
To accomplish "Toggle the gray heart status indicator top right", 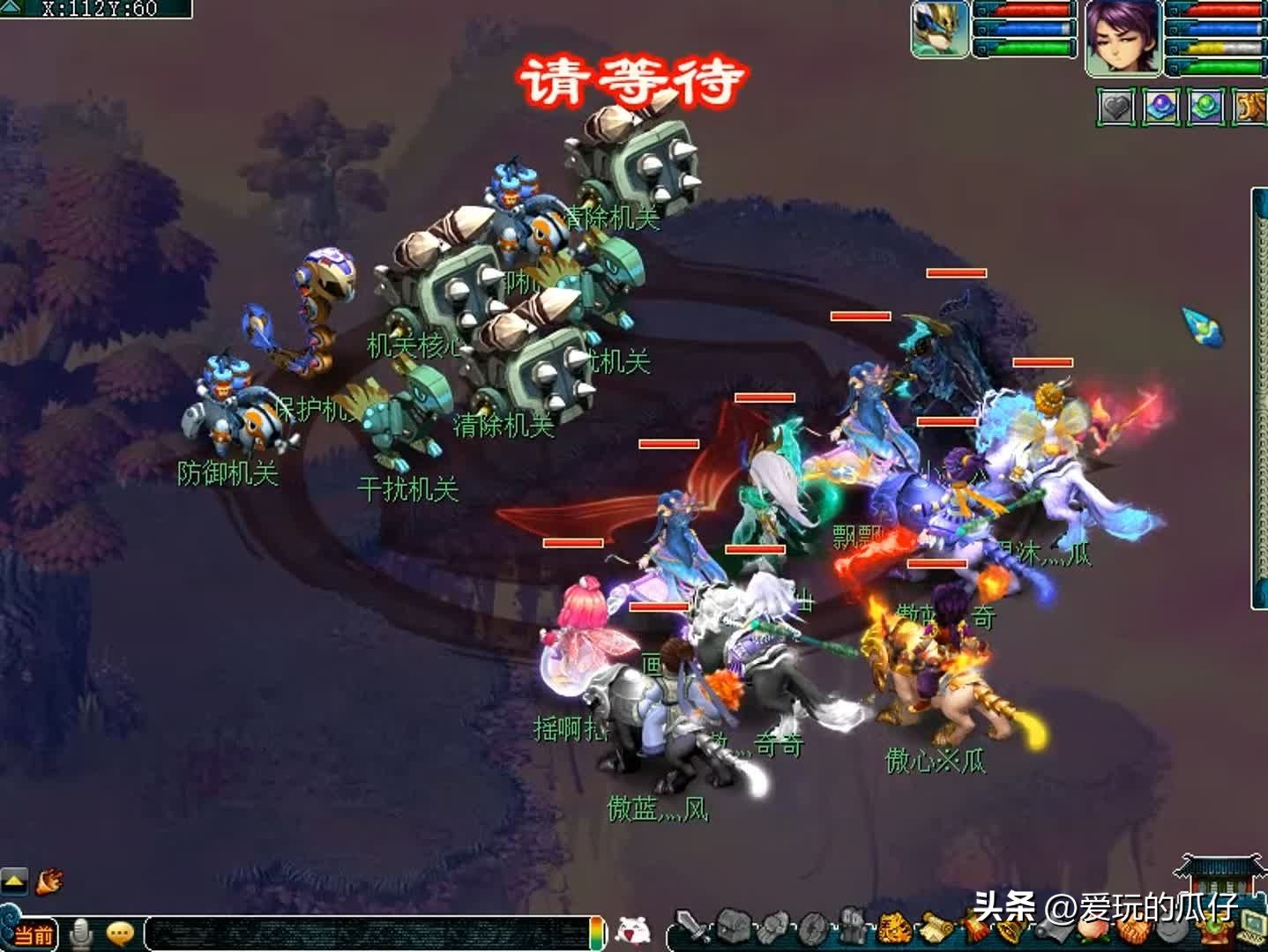I will (1115, 108).
